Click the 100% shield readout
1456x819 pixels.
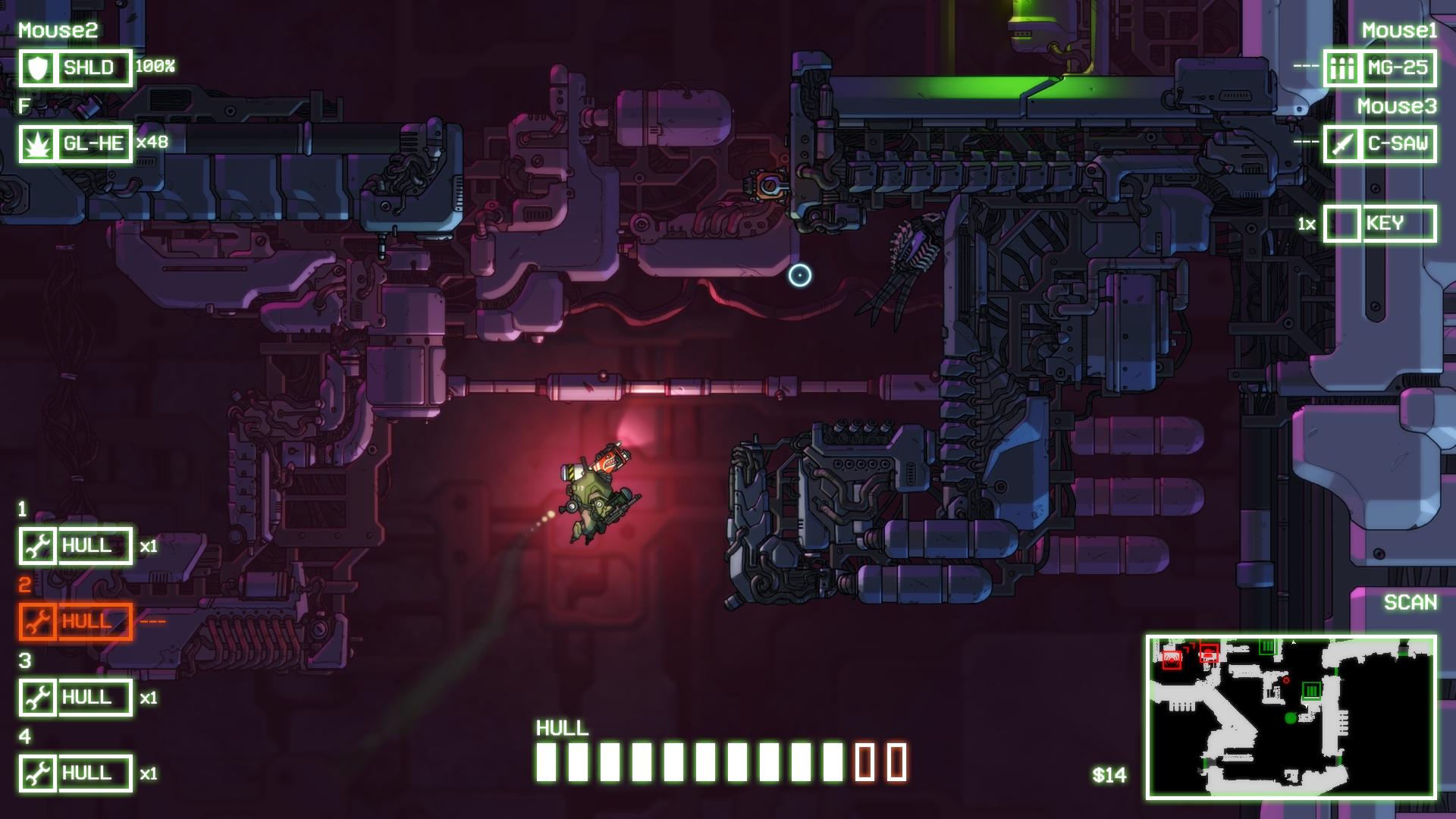pyautogui.click(x=154, y=68)
